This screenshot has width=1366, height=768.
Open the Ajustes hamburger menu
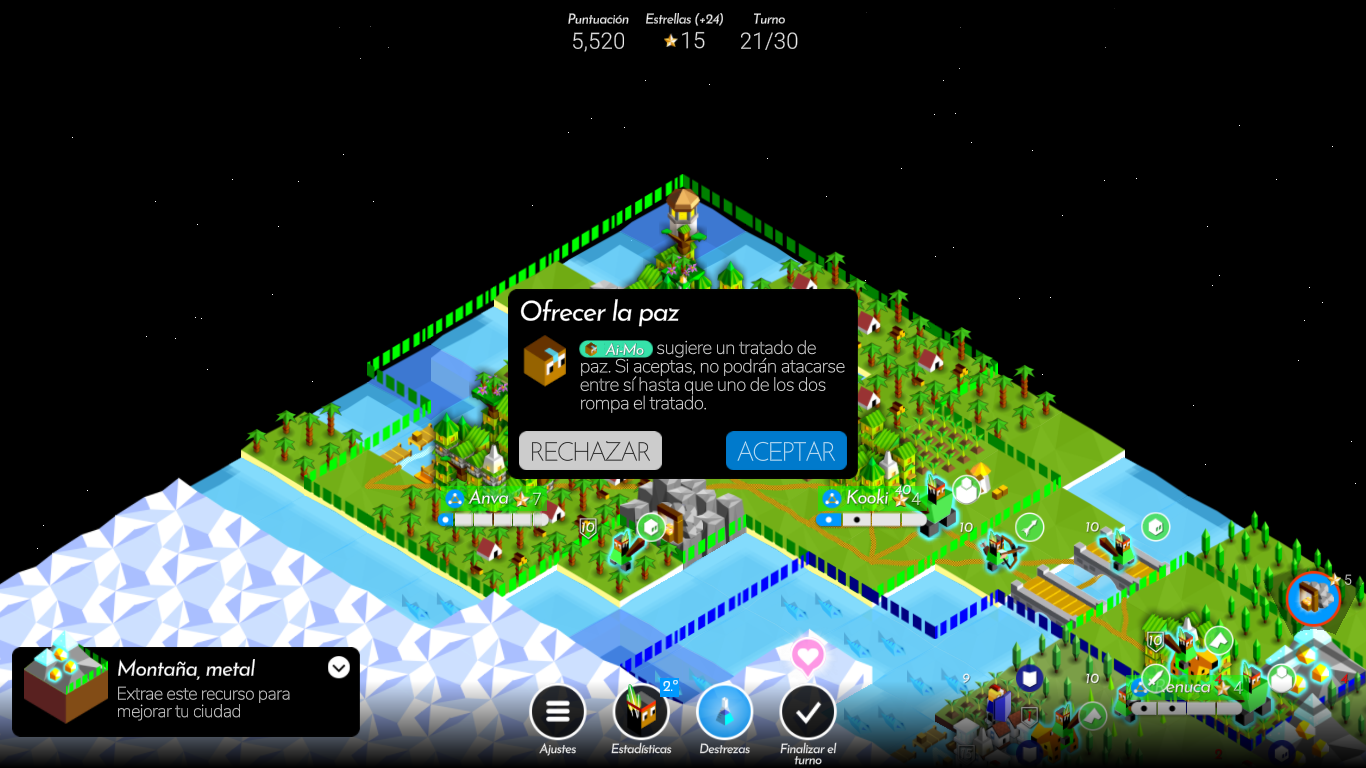[557, 710]
